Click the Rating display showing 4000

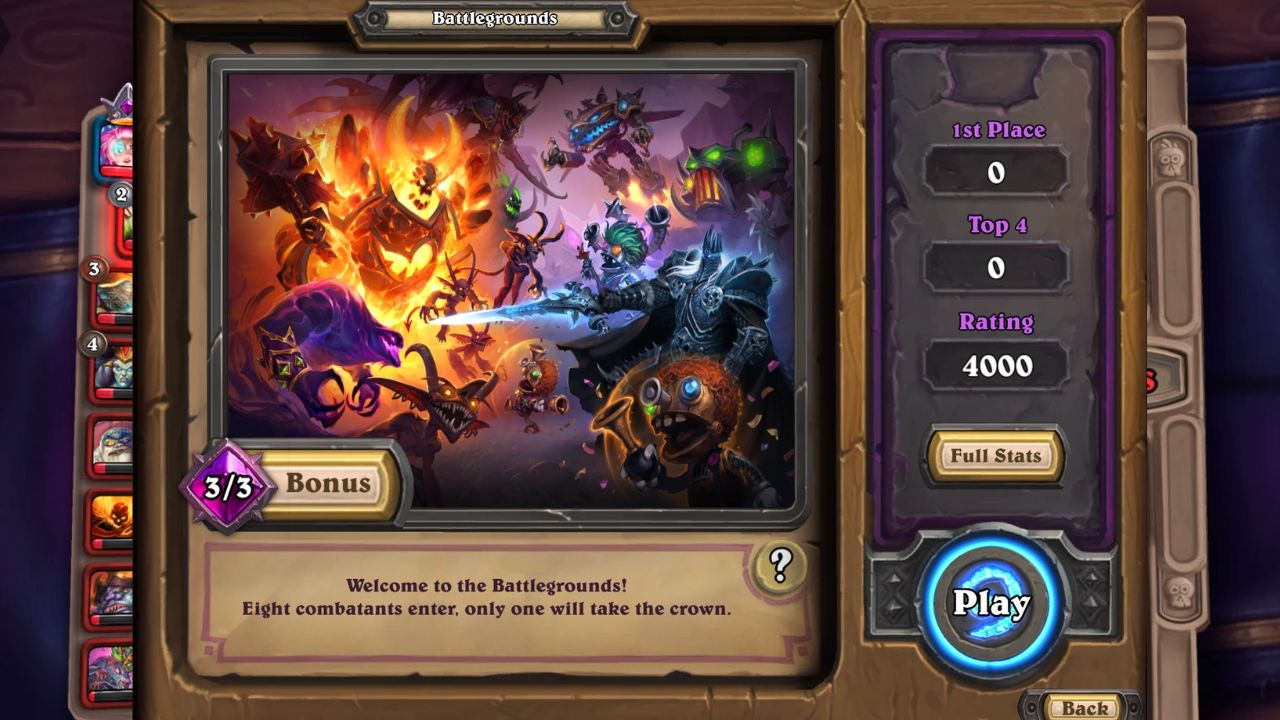995,366
